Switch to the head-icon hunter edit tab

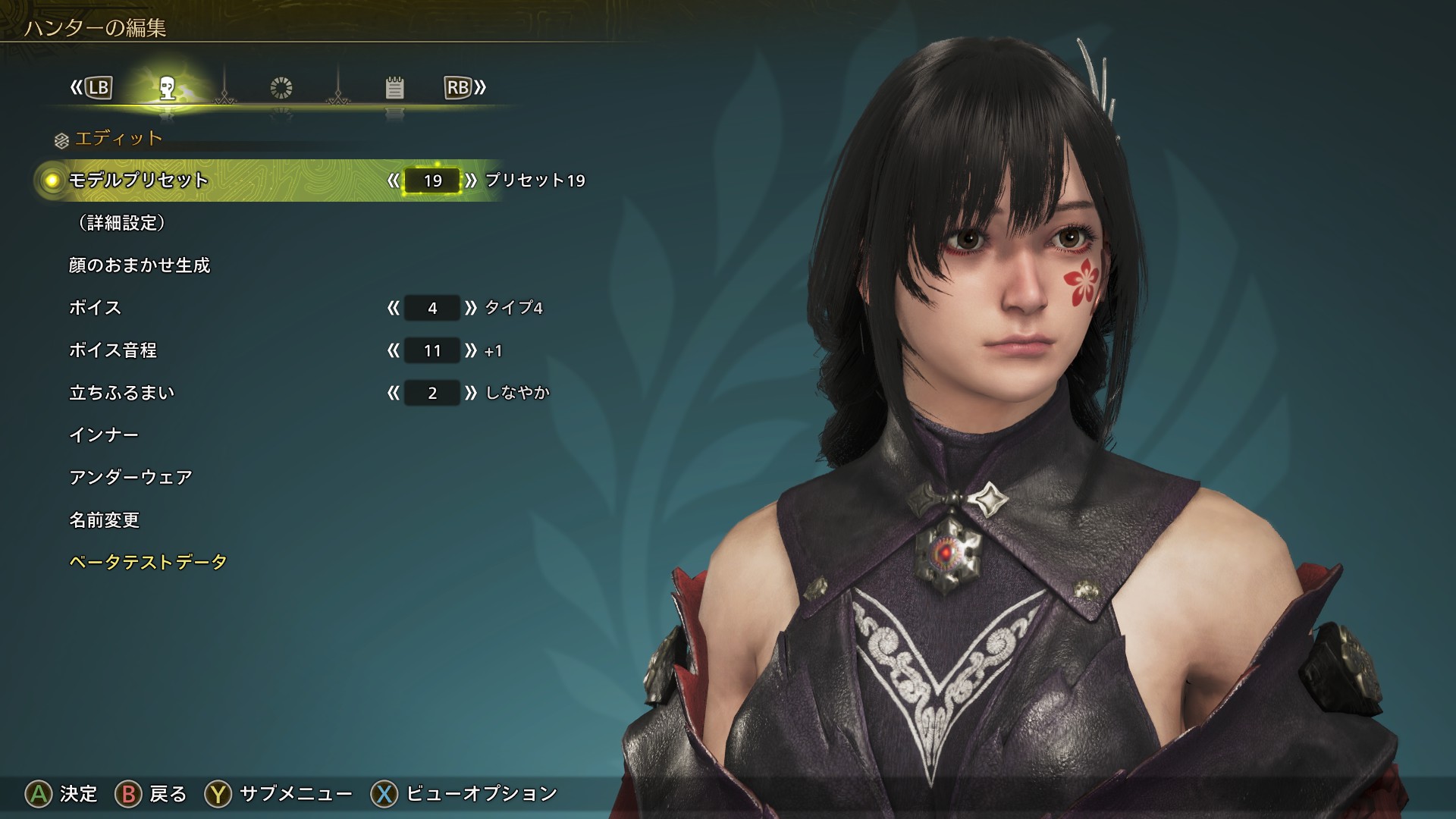pos(168,89)
